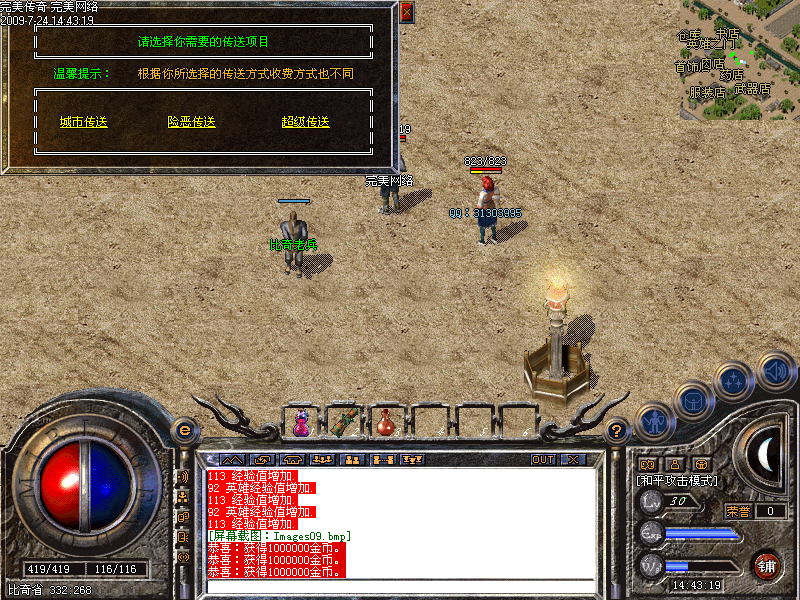Use the purple potion in the belt
Viewport: 800px width, 600px height.
tap(300, 423)
